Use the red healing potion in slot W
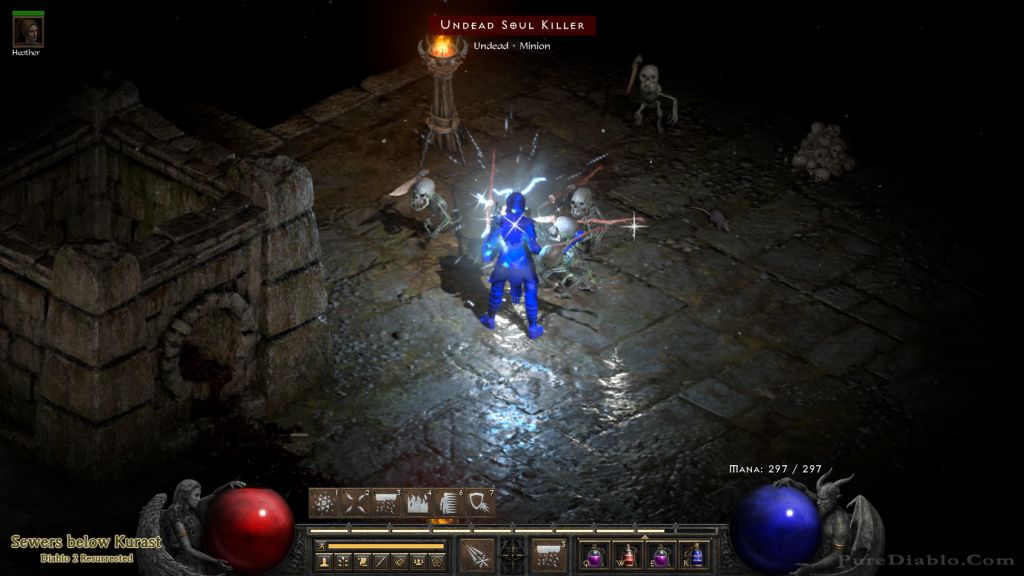 click(629, 555)
